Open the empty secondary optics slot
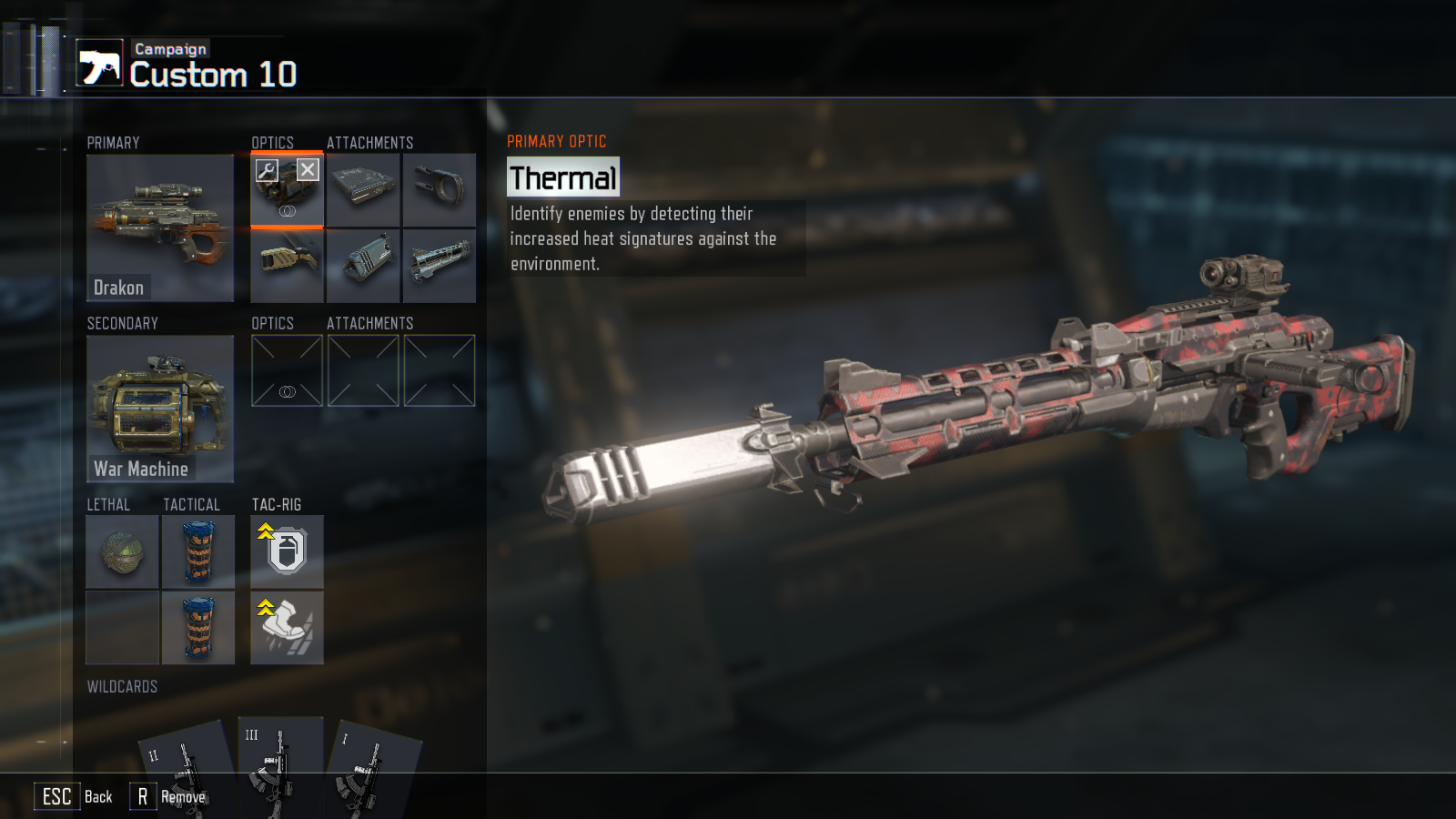 (x=287, y=370)
